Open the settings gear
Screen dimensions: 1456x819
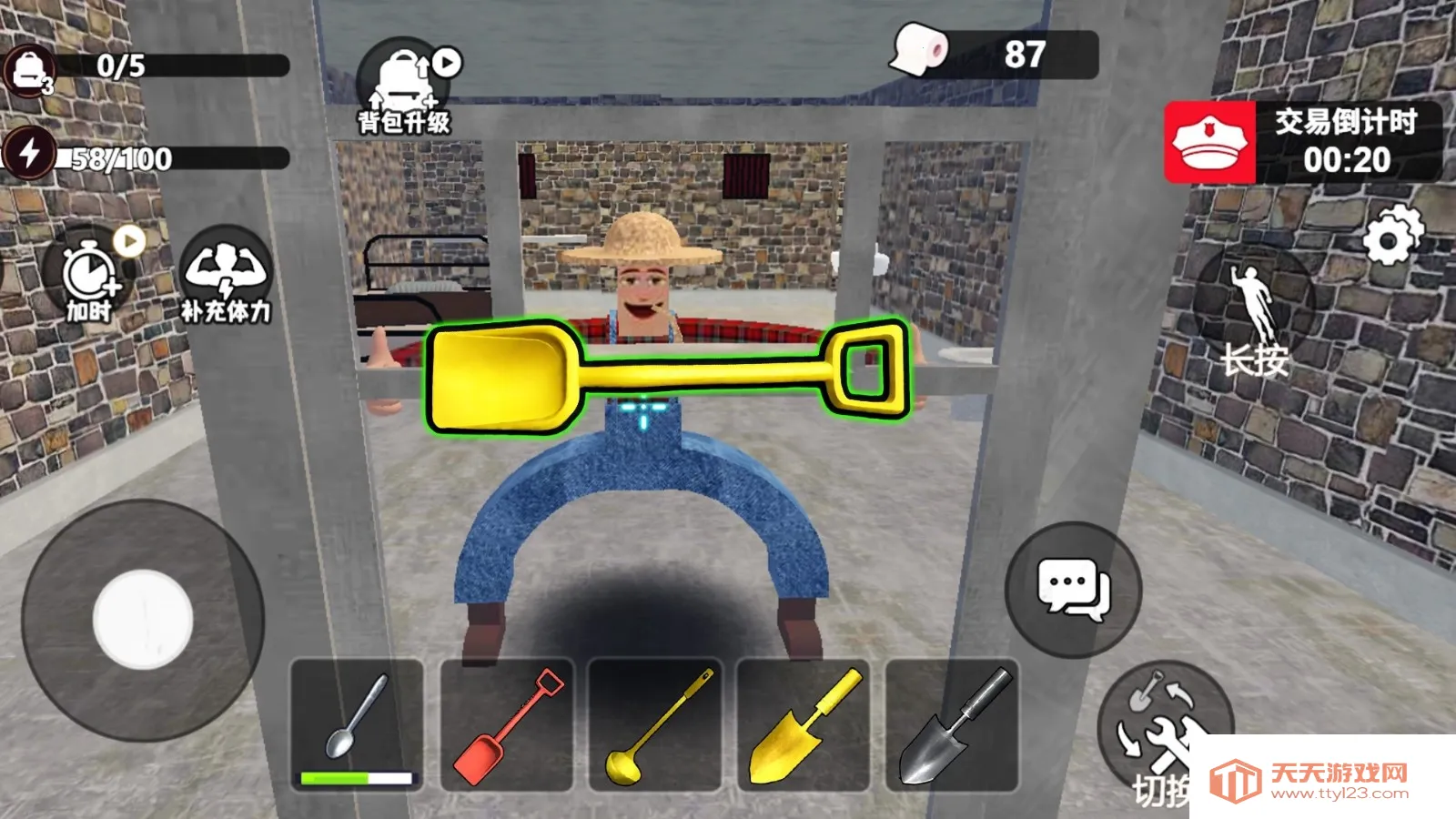point(1387,238)
